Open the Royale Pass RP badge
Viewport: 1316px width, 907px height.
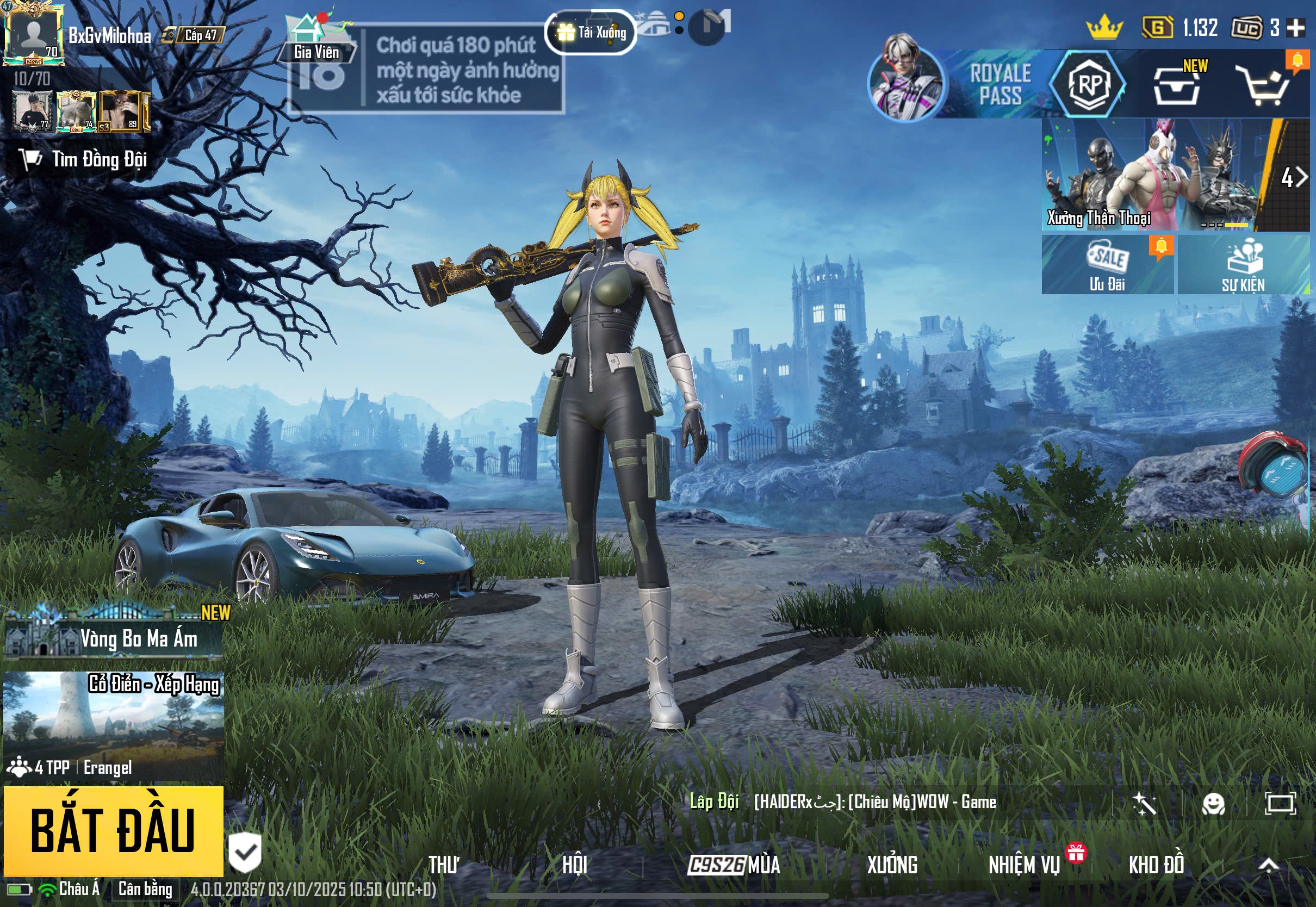click(x=1088, y=85)
